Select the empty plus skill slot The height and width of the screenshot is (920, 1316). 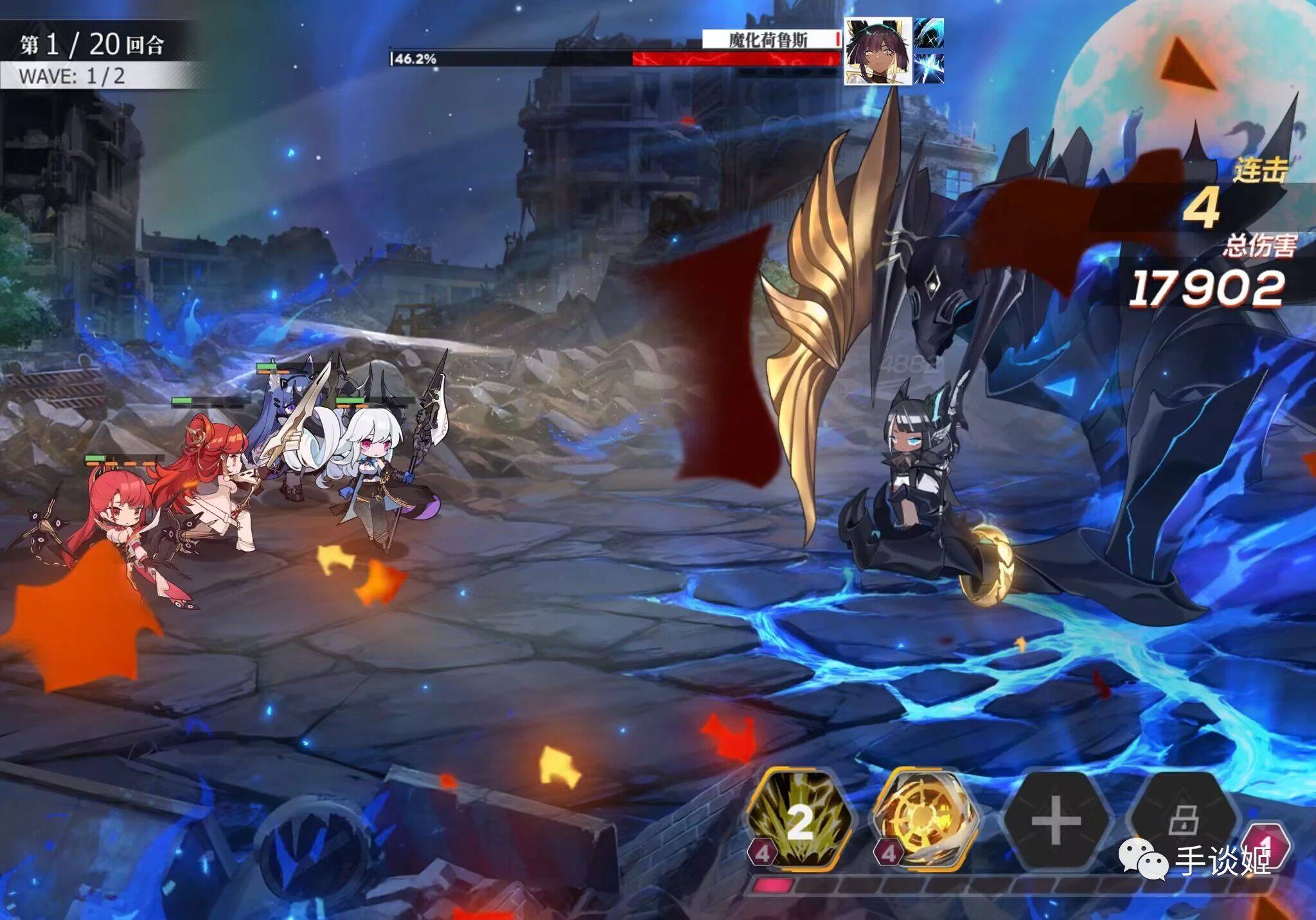1056,821
